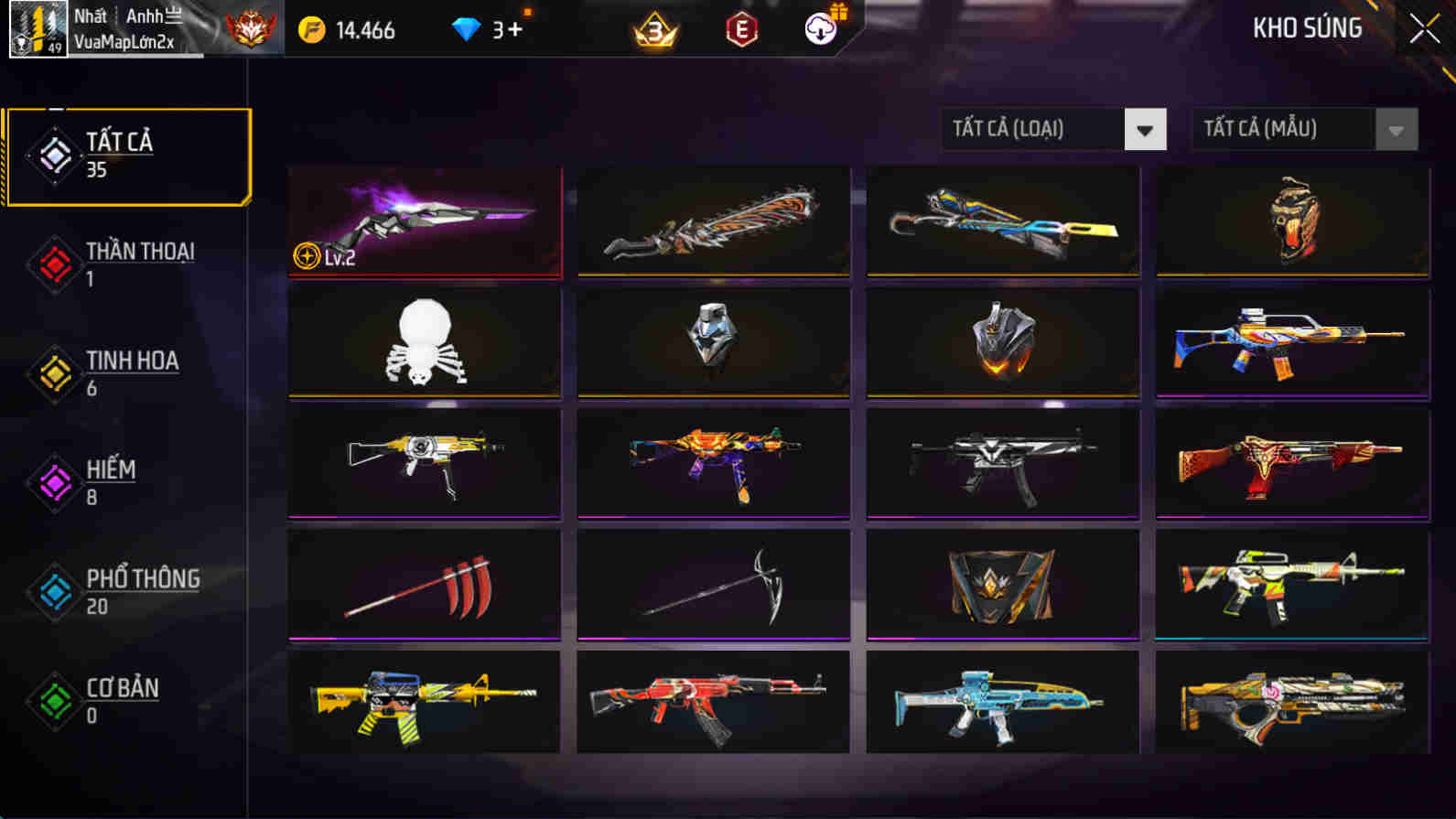Close the KHO SÚNG screen with X
1456x819 pixels.
1424,28
